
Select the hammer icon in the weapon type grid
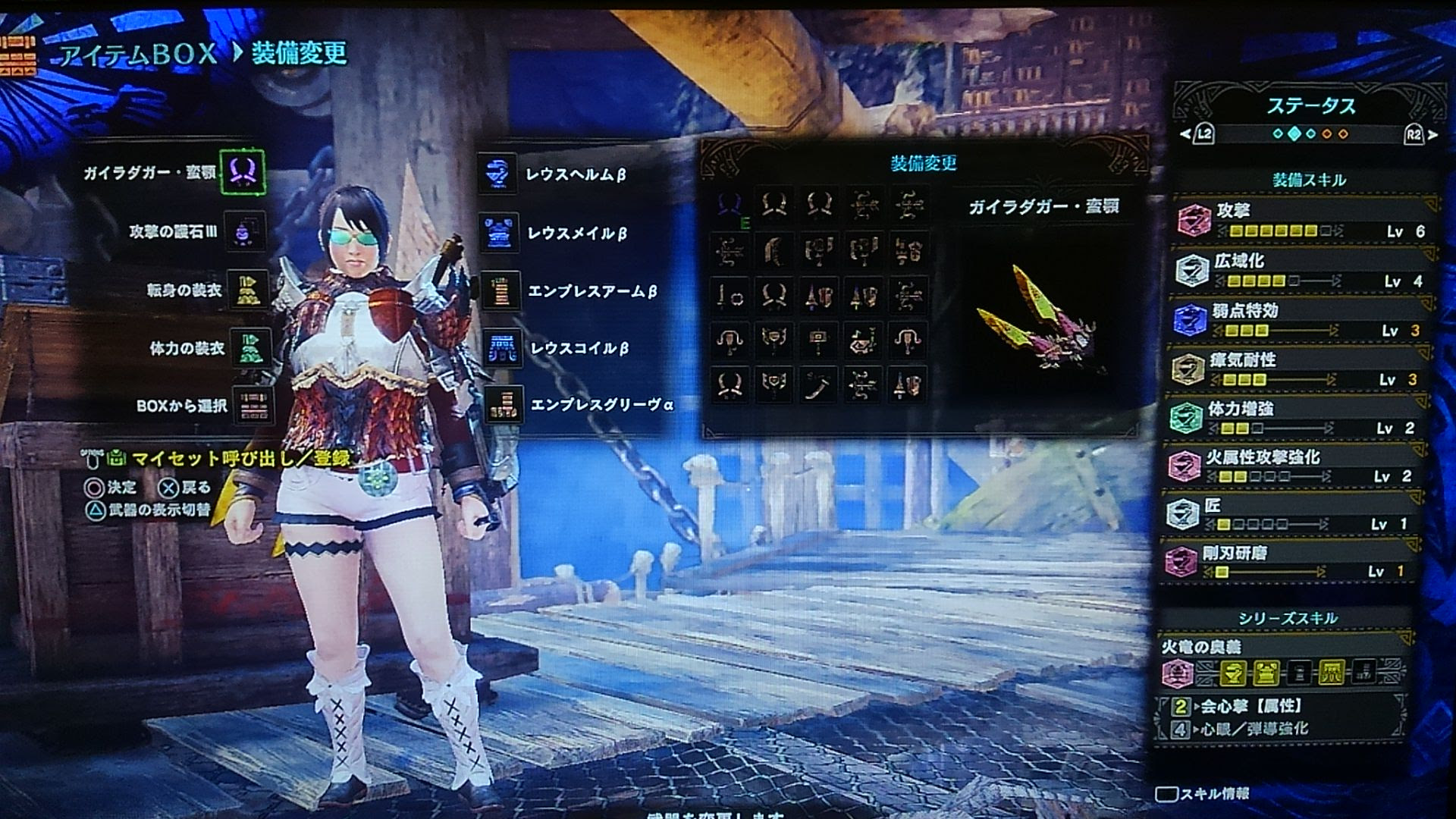click(819, 341)
